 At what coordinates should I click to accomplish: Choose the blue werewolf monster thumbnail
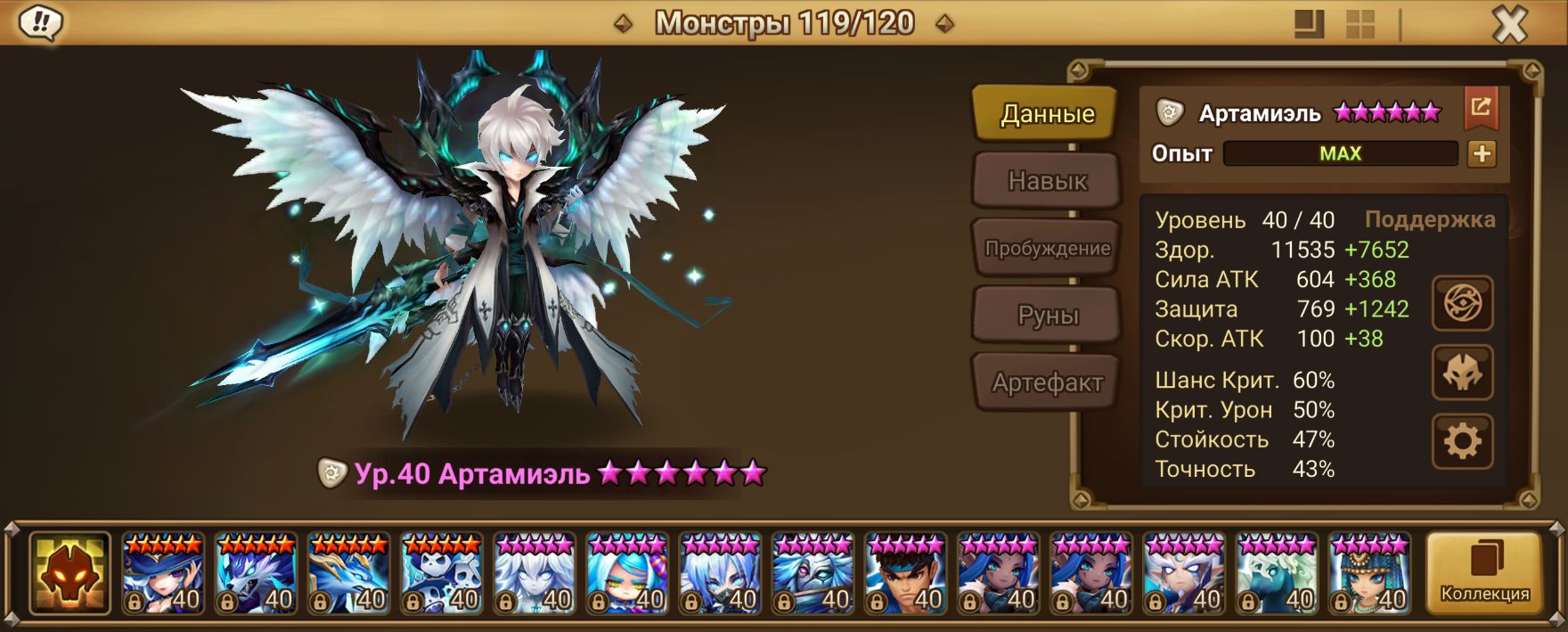tap(255, 573)
